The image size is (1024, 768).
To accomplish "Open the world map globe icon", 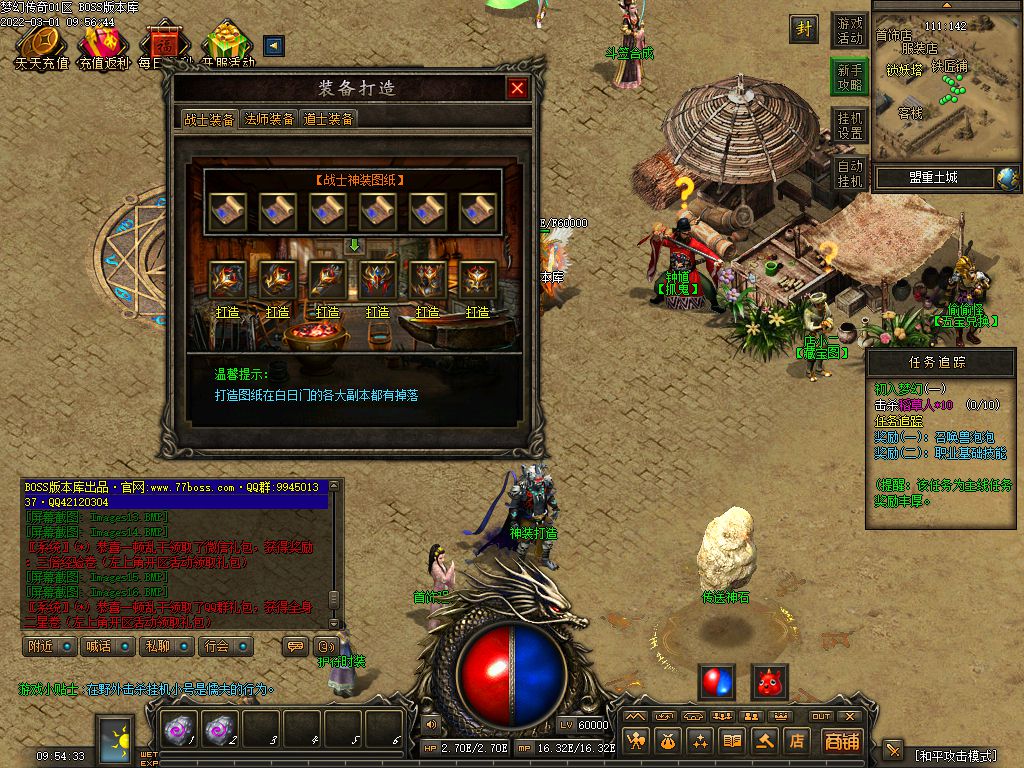I will pos(1007,178).
